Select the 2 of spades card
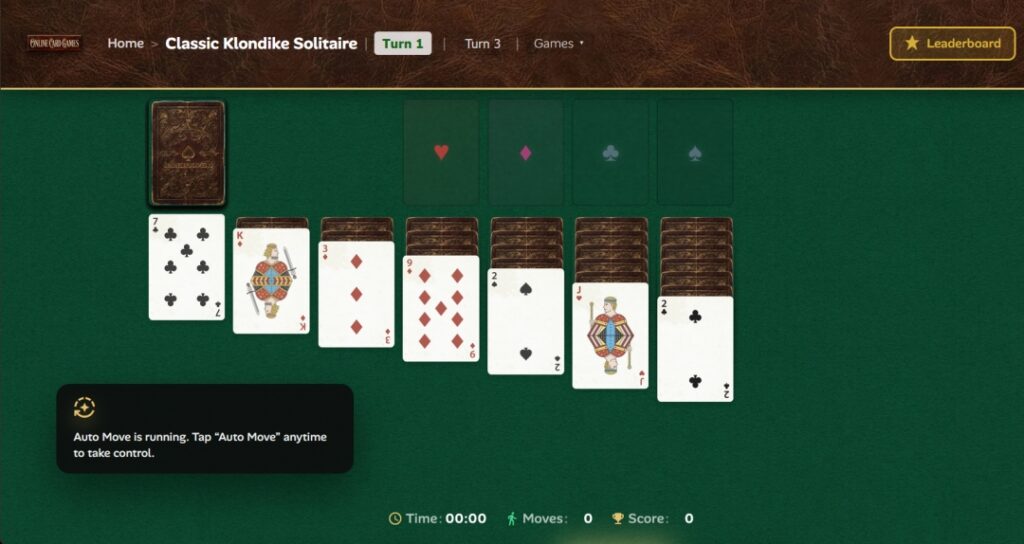1024x544 pixels. 525,322
